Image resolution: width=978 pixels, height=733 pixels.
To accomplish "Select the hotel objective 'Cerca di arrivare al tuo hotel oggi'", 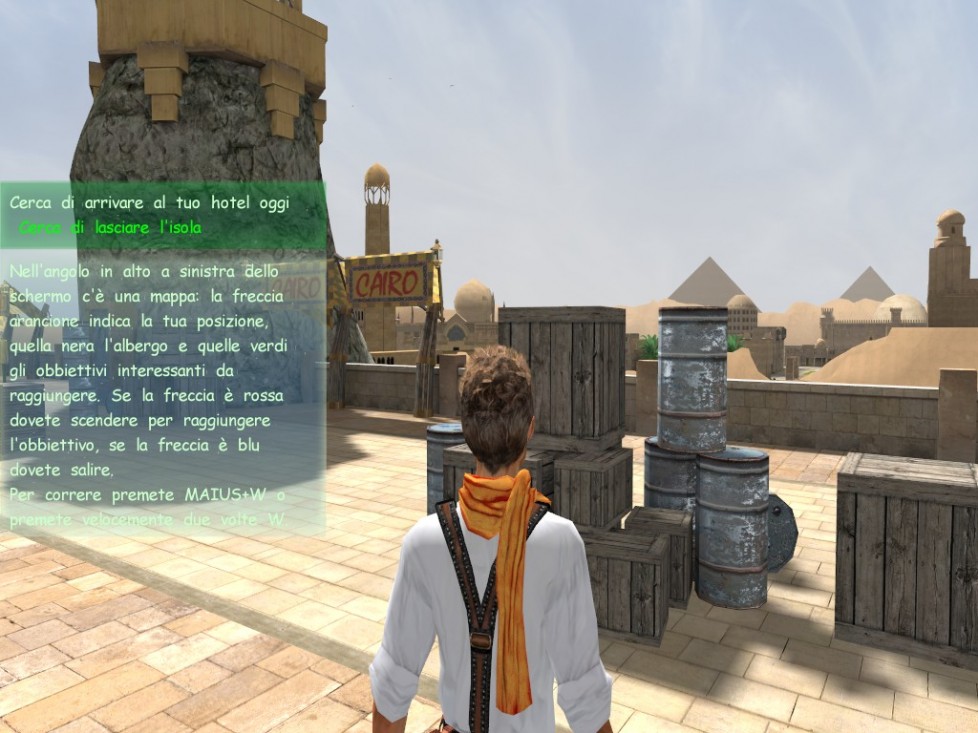I will 149,203.
